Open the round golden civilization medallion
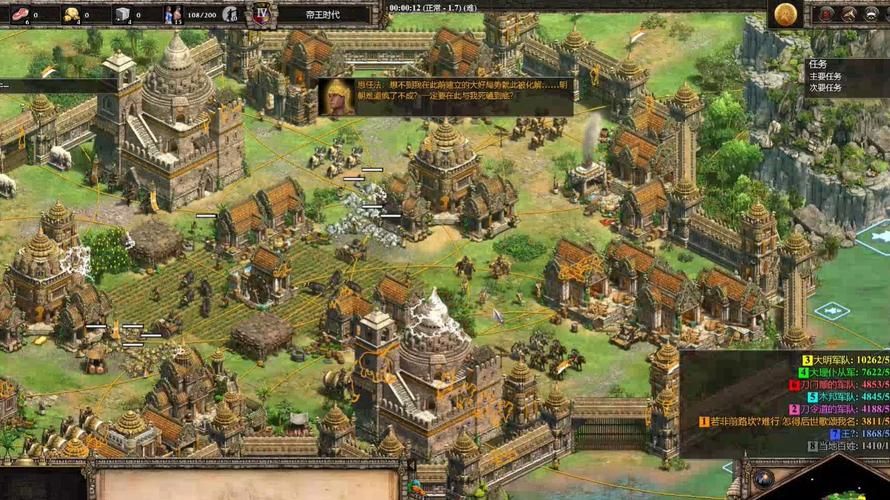The height and width of the screenshot is (500, 890). [x=786, y=13]
